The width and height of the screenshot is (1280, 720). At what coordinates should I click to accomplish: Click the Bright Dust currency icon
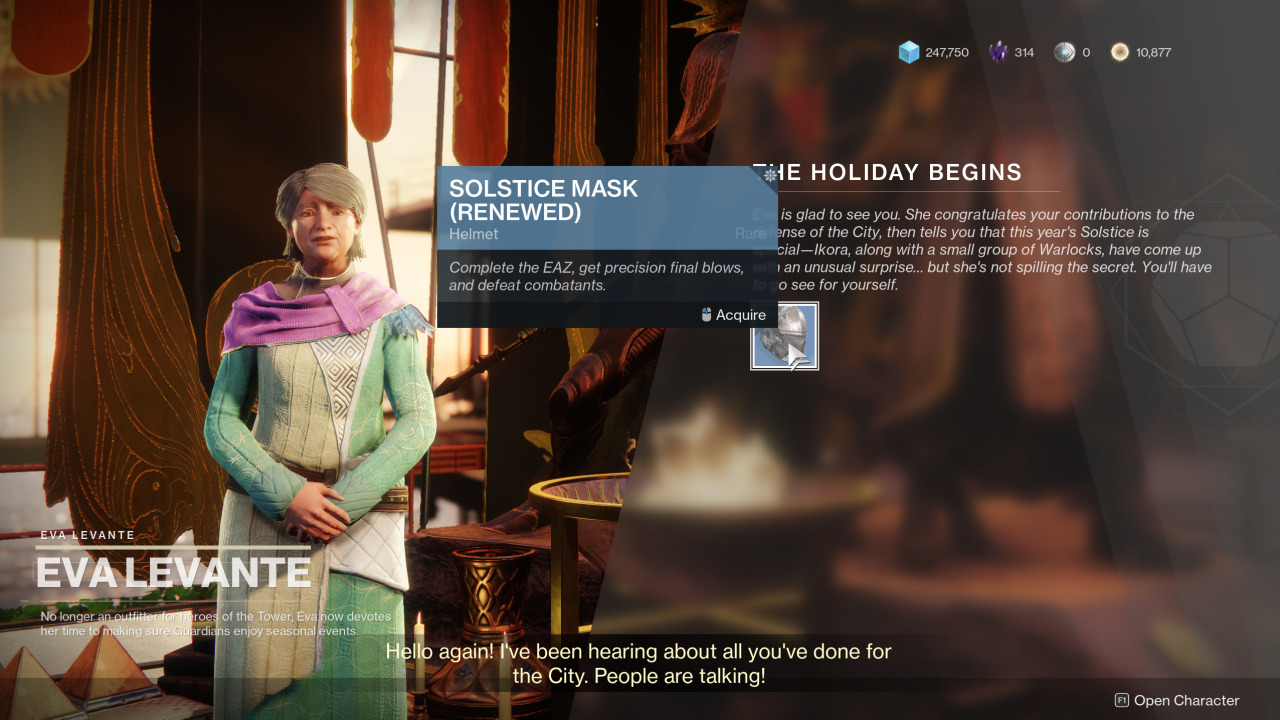click(1120, 51)
